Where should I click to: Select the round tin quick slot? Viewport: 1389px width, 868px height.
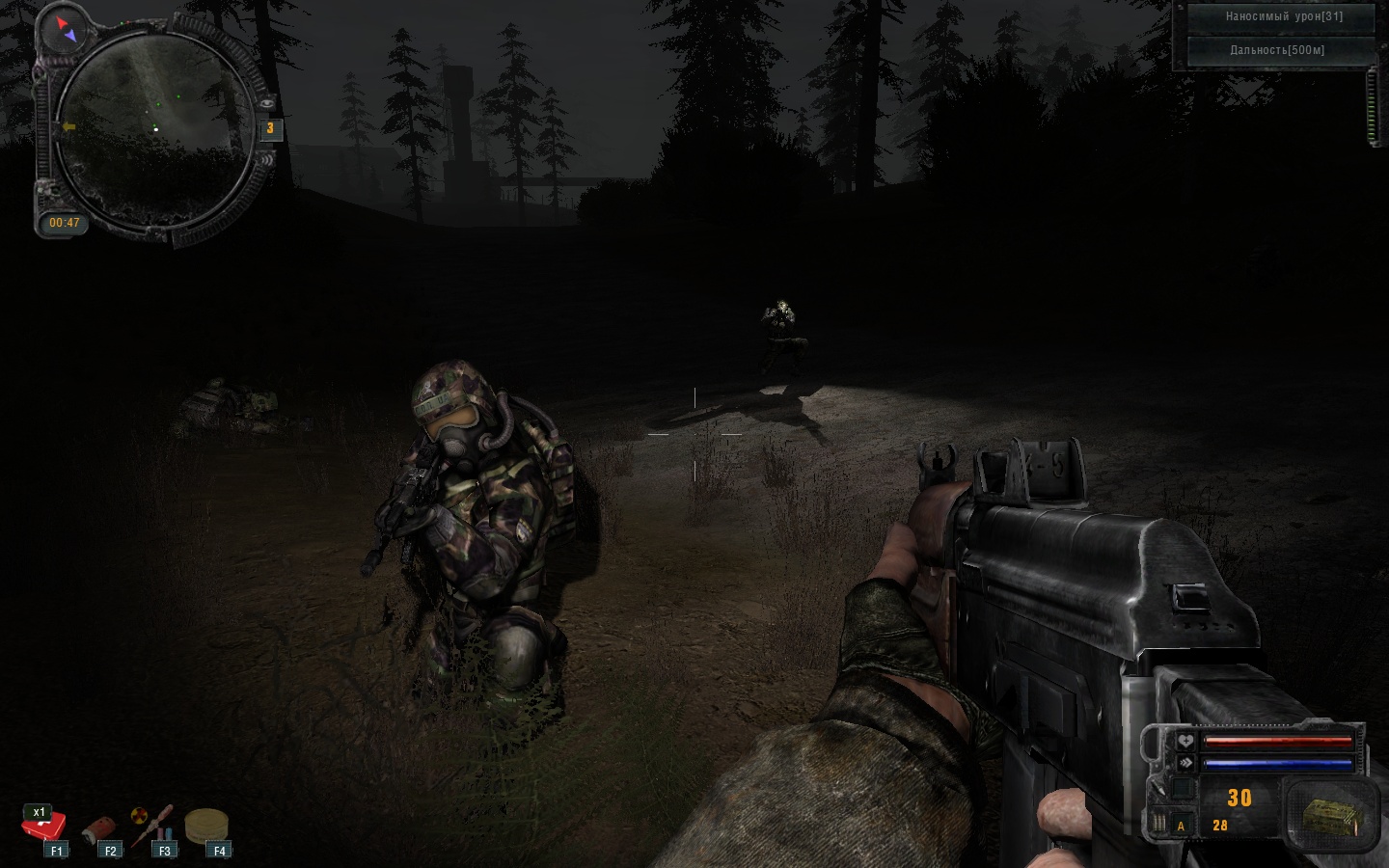tap(205, 826)
